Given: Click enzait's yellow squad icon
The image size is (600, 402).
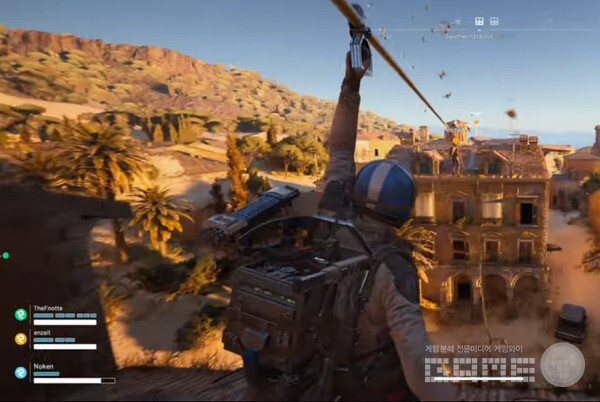Looking at the screenshot, I should (x=20, y=339).
